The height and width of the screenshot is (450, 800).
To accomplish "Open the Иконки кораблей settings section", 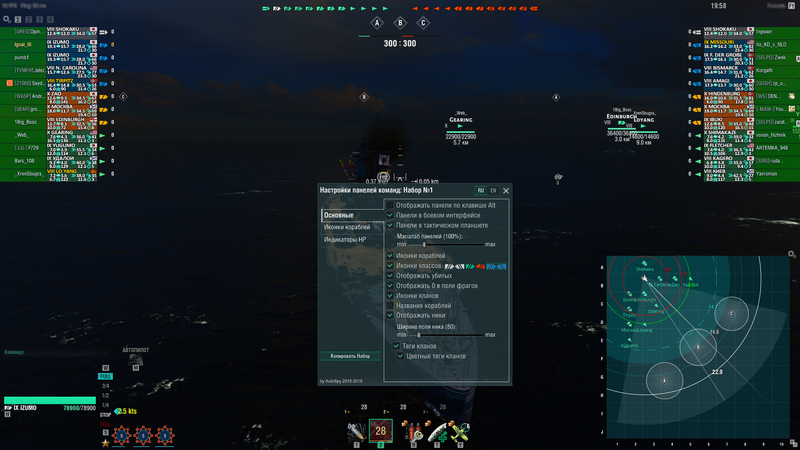I will (x=351, y=228).
